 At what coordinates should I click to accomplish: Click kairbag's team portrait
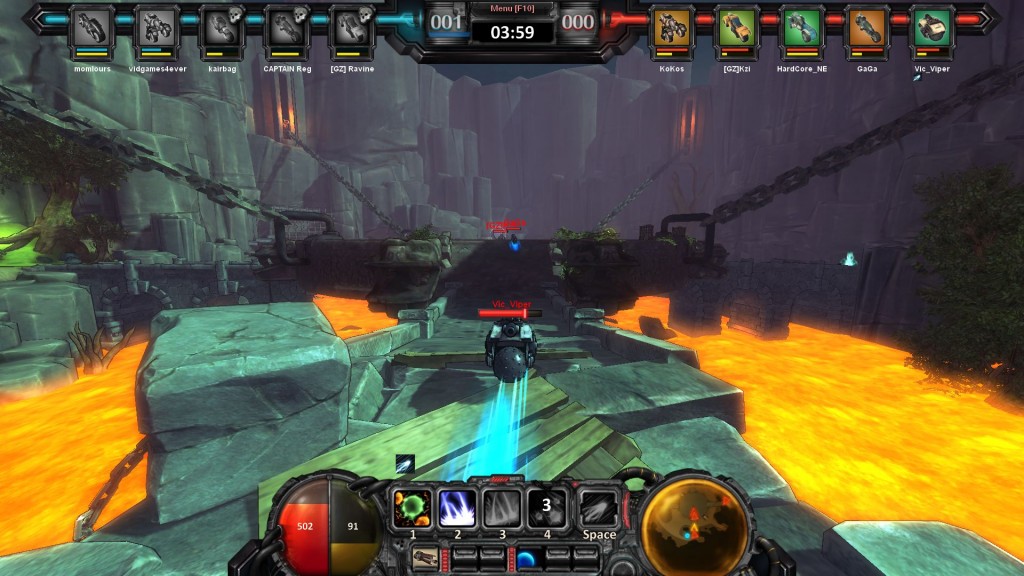(x=221, y=27)
